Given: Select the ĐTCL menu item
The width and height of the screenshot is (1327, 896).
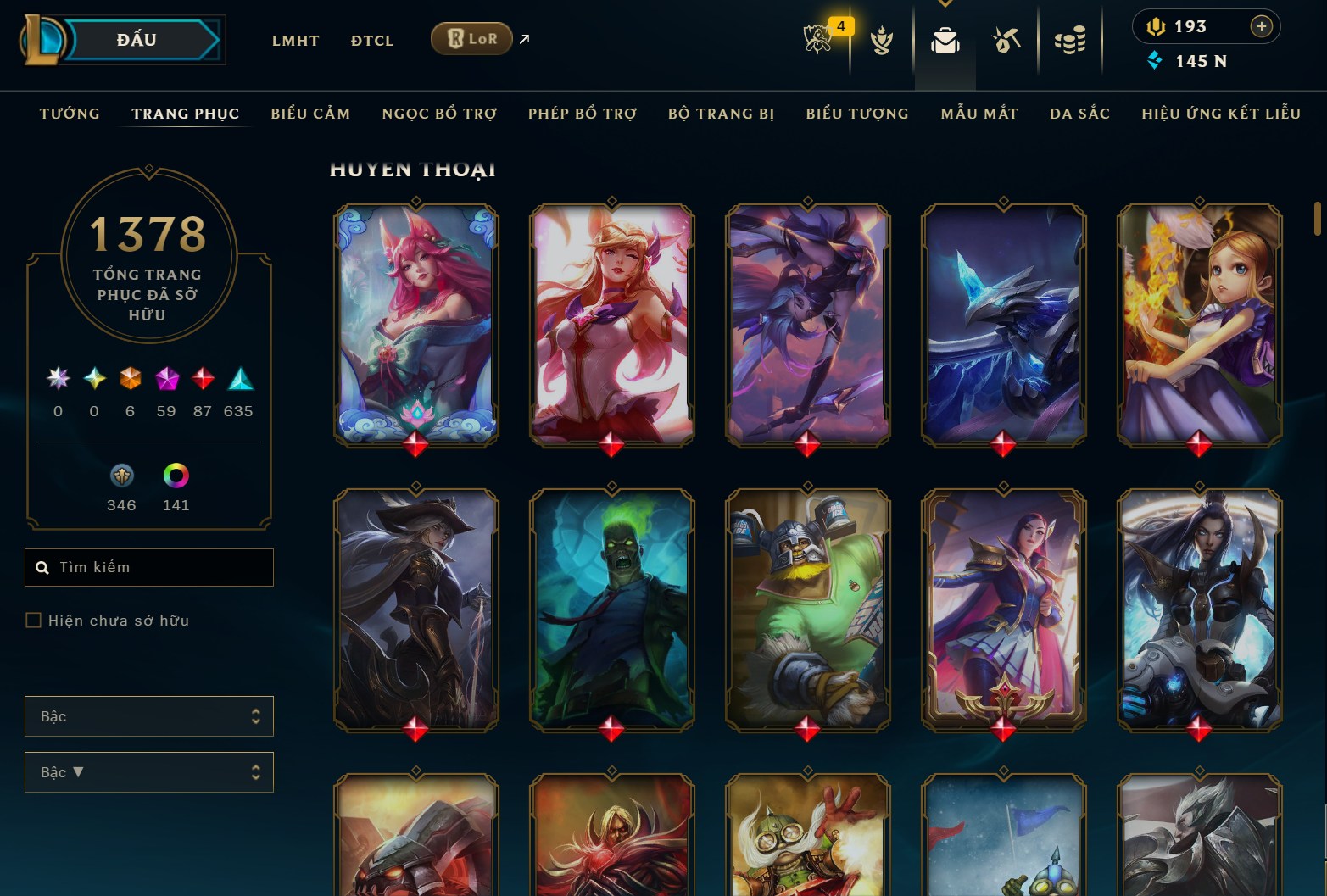Looking at the screenshot, I should point(371,40).
